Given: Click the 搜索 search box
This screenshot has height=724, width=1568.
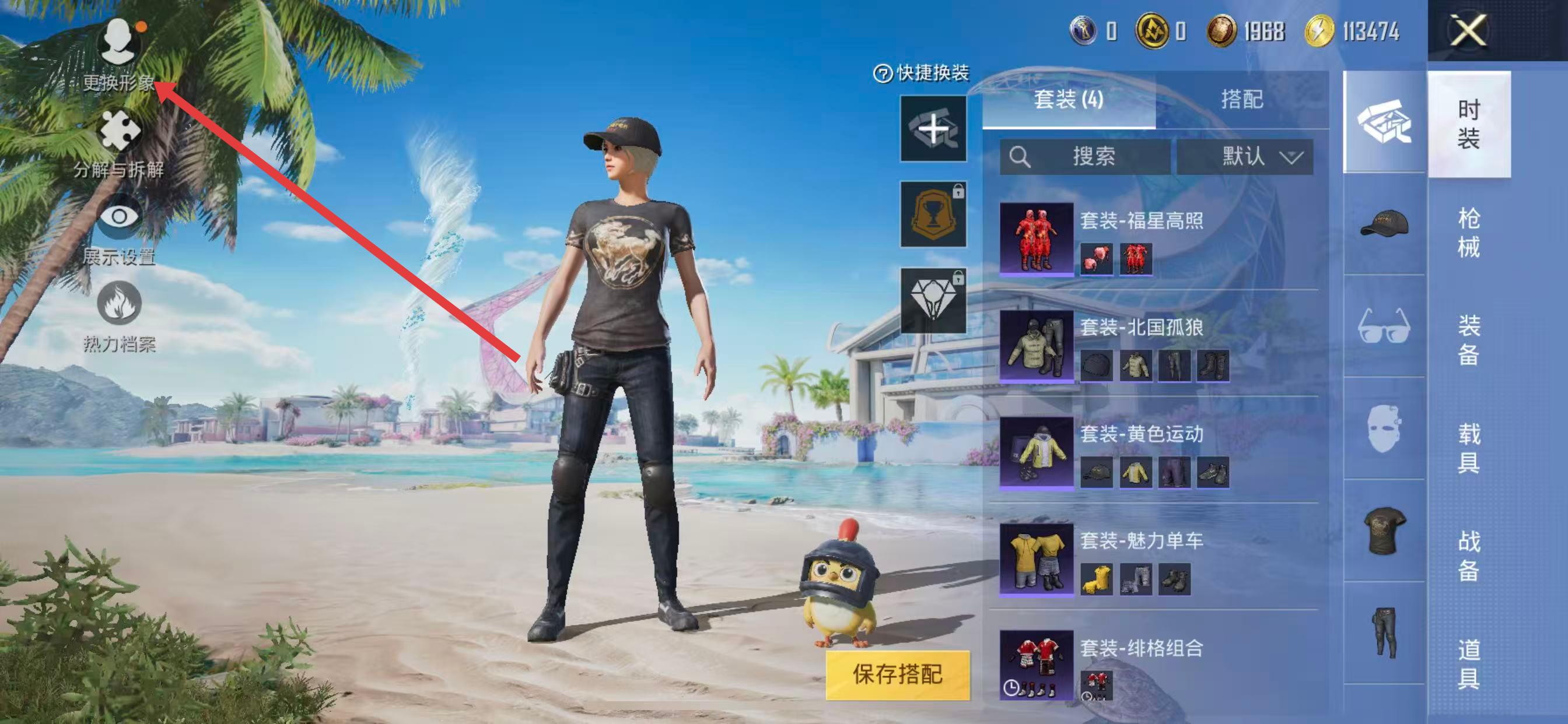Looking at the screenshot, I should 1084,157.
